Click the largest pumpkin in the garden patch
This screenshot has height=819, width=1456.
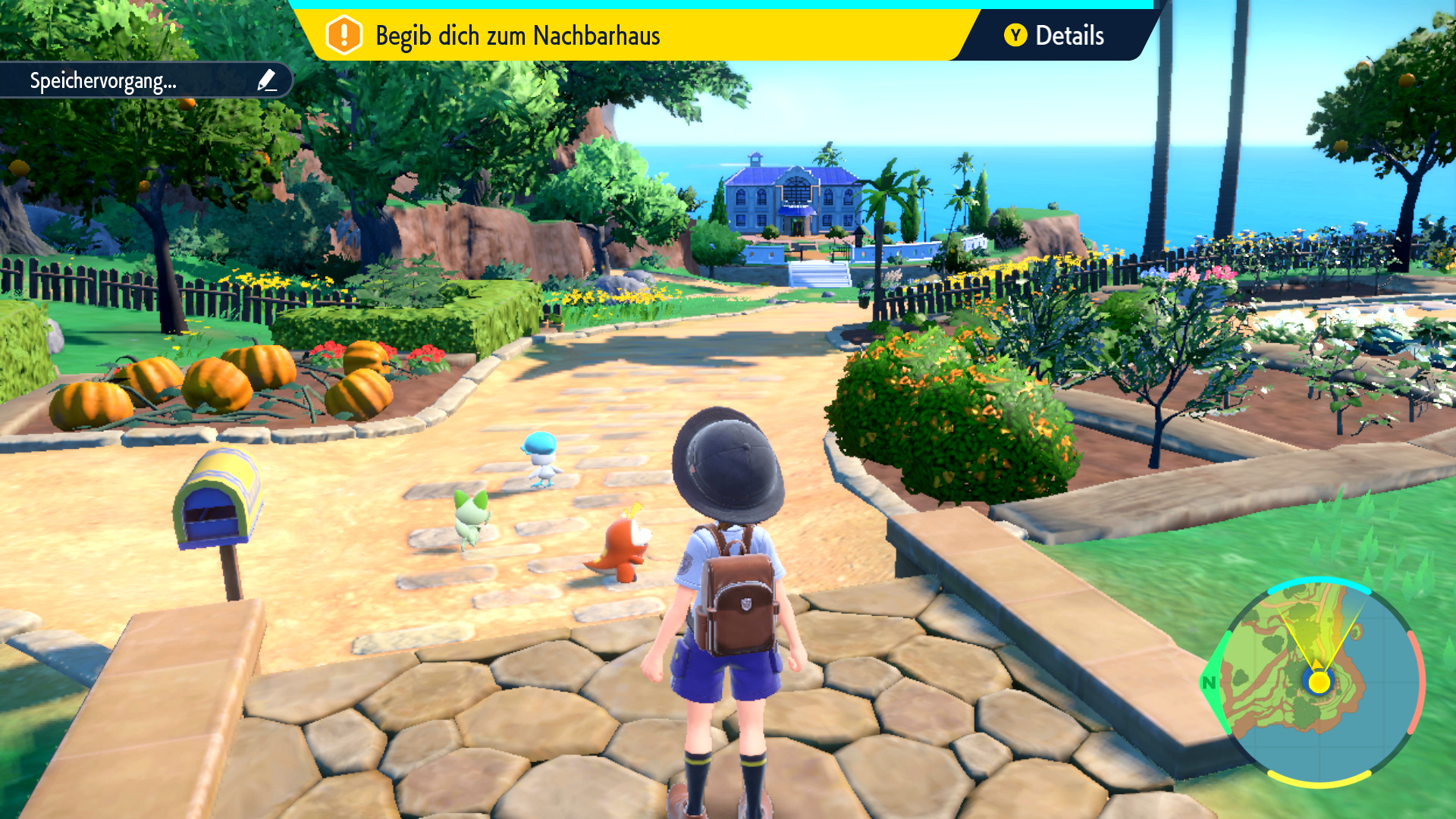[x=91, y=402]
